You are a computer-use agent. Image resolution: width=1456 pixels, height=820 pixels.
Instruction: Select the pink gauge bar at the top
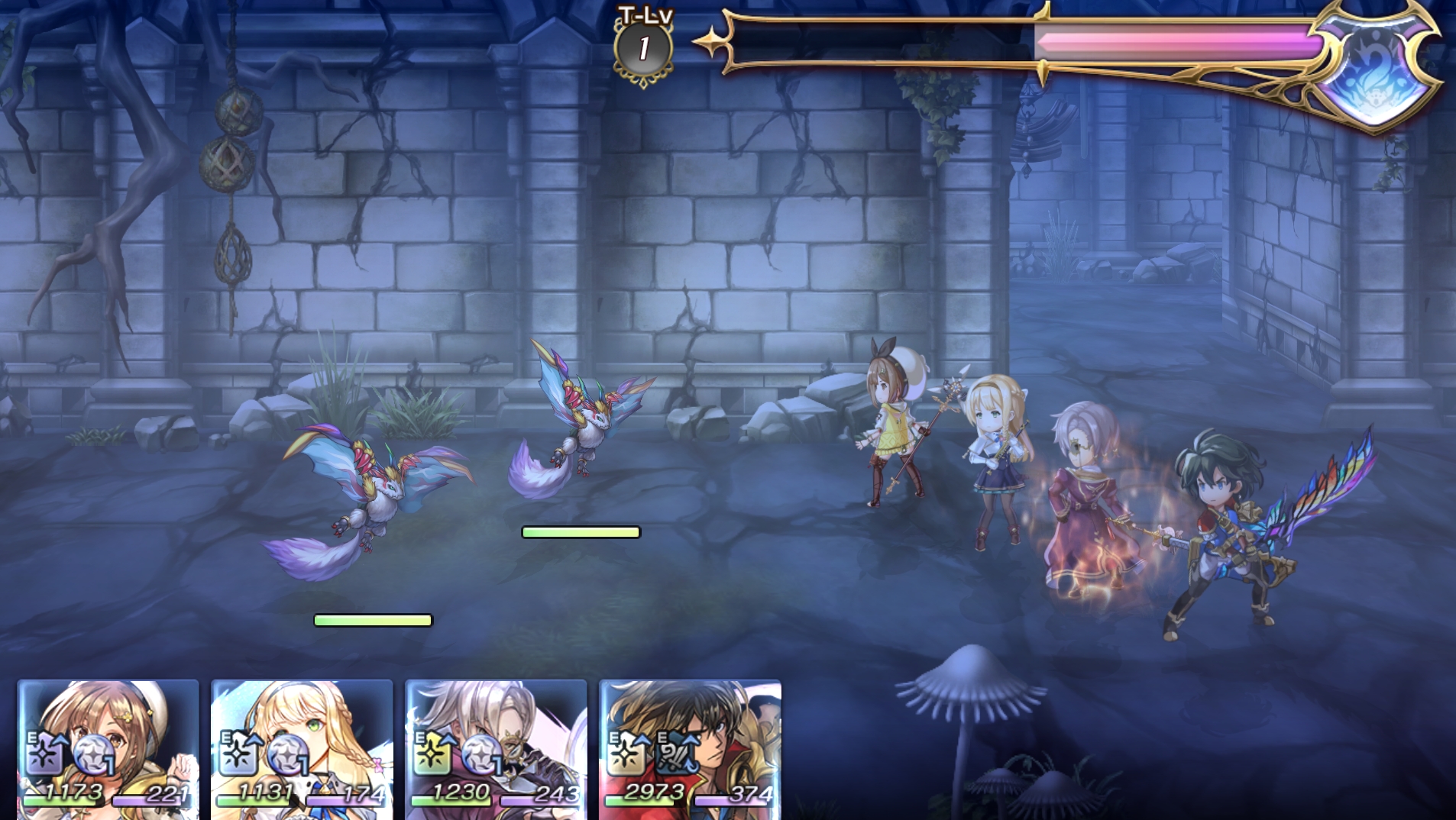1176,42
